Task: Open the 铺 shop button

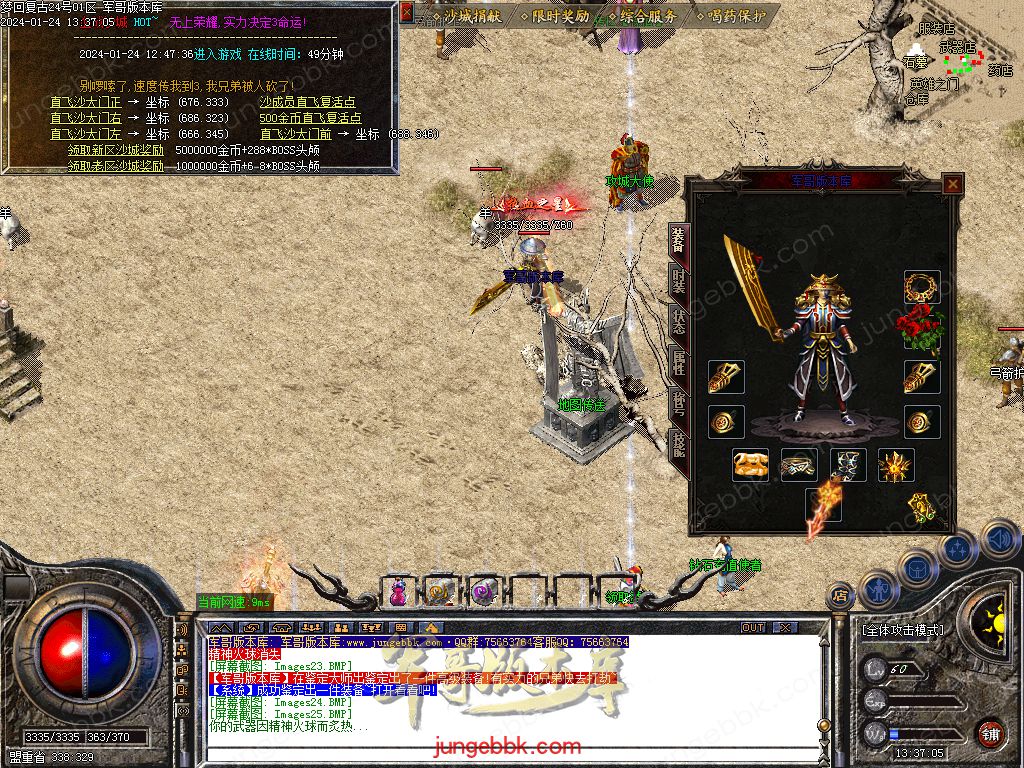Action: click(990, 732)
